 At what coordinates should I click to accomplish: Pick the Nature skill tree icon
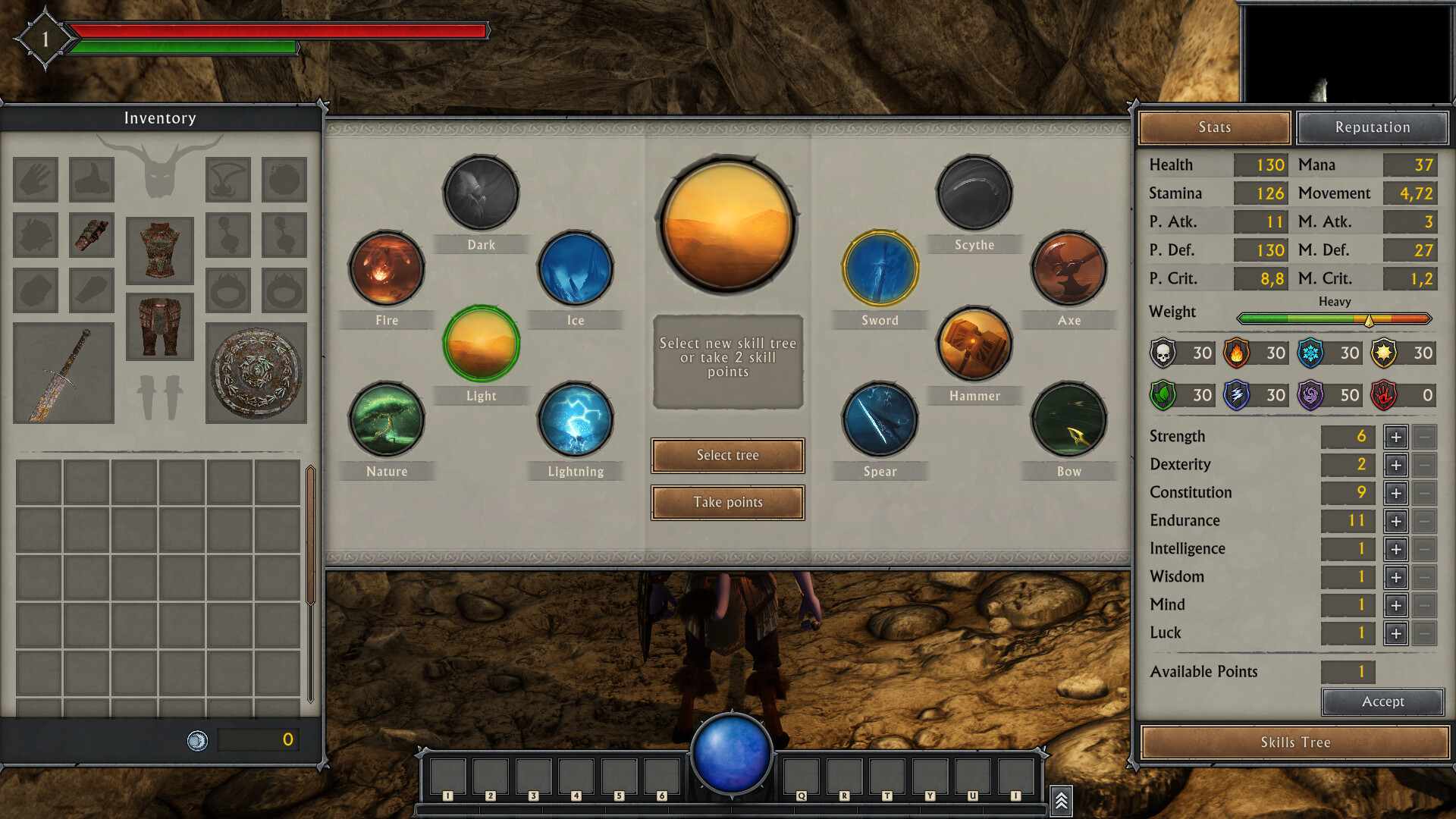click(x=386, y=420)
